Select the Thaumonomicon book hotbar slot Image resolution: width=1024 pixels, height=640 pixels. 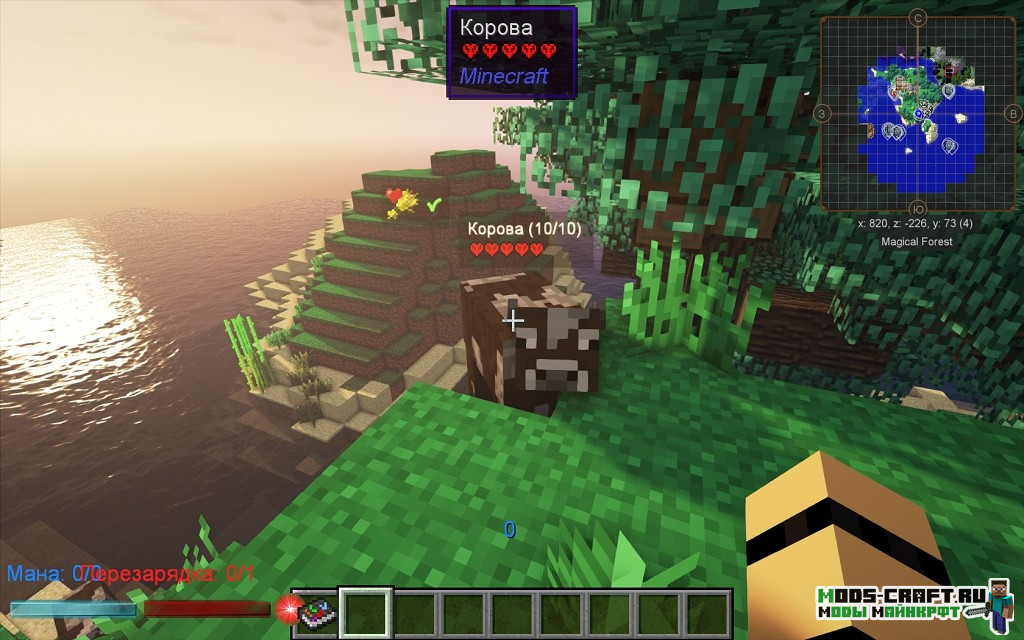(315, 612)
